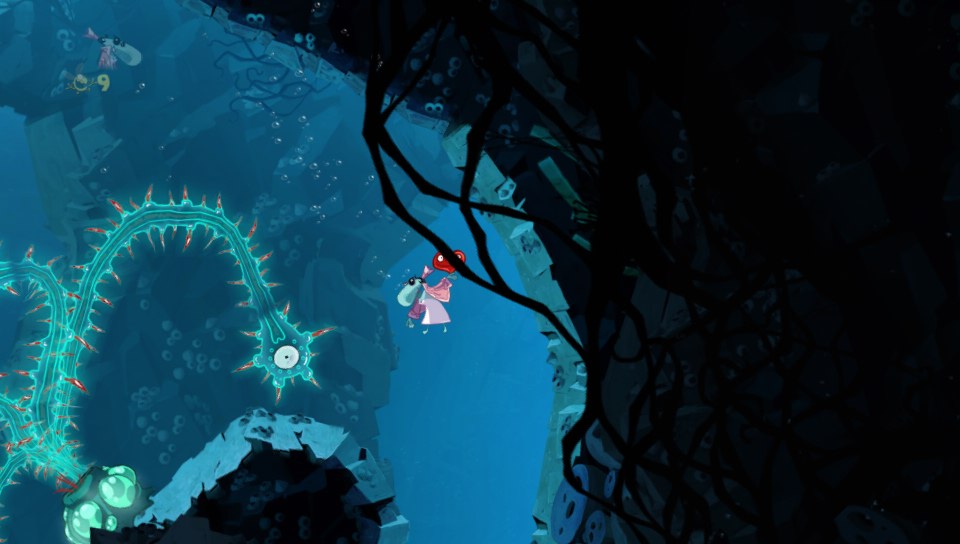Click the player character portrait icon
960x544 pixels.
tap(111, 49)
